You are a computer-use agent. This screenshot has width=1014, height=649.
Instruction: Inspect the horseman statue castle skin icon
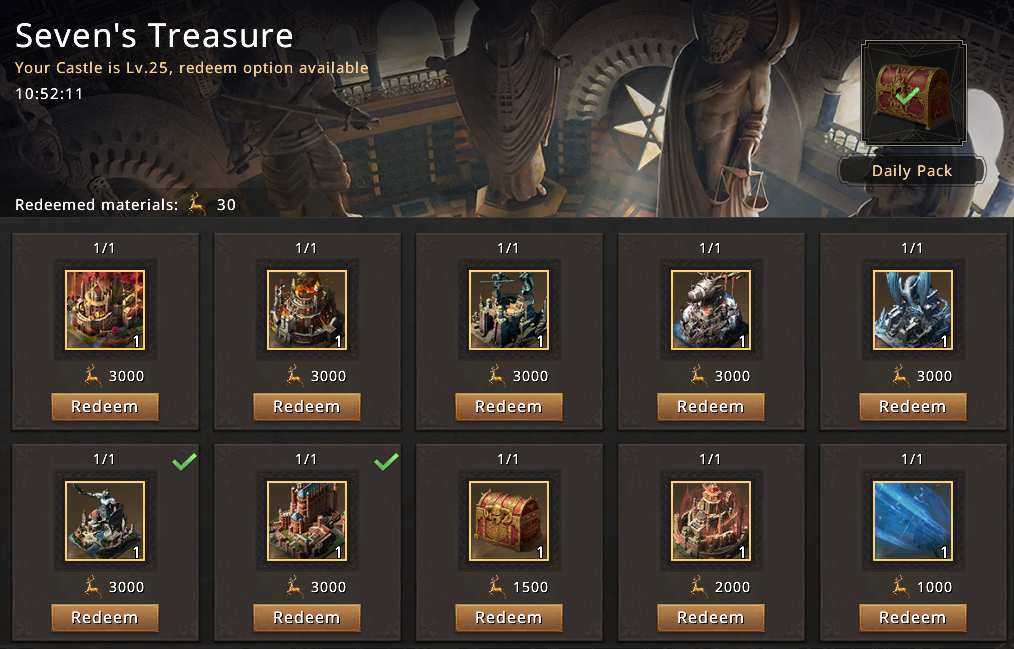point(105,521)
